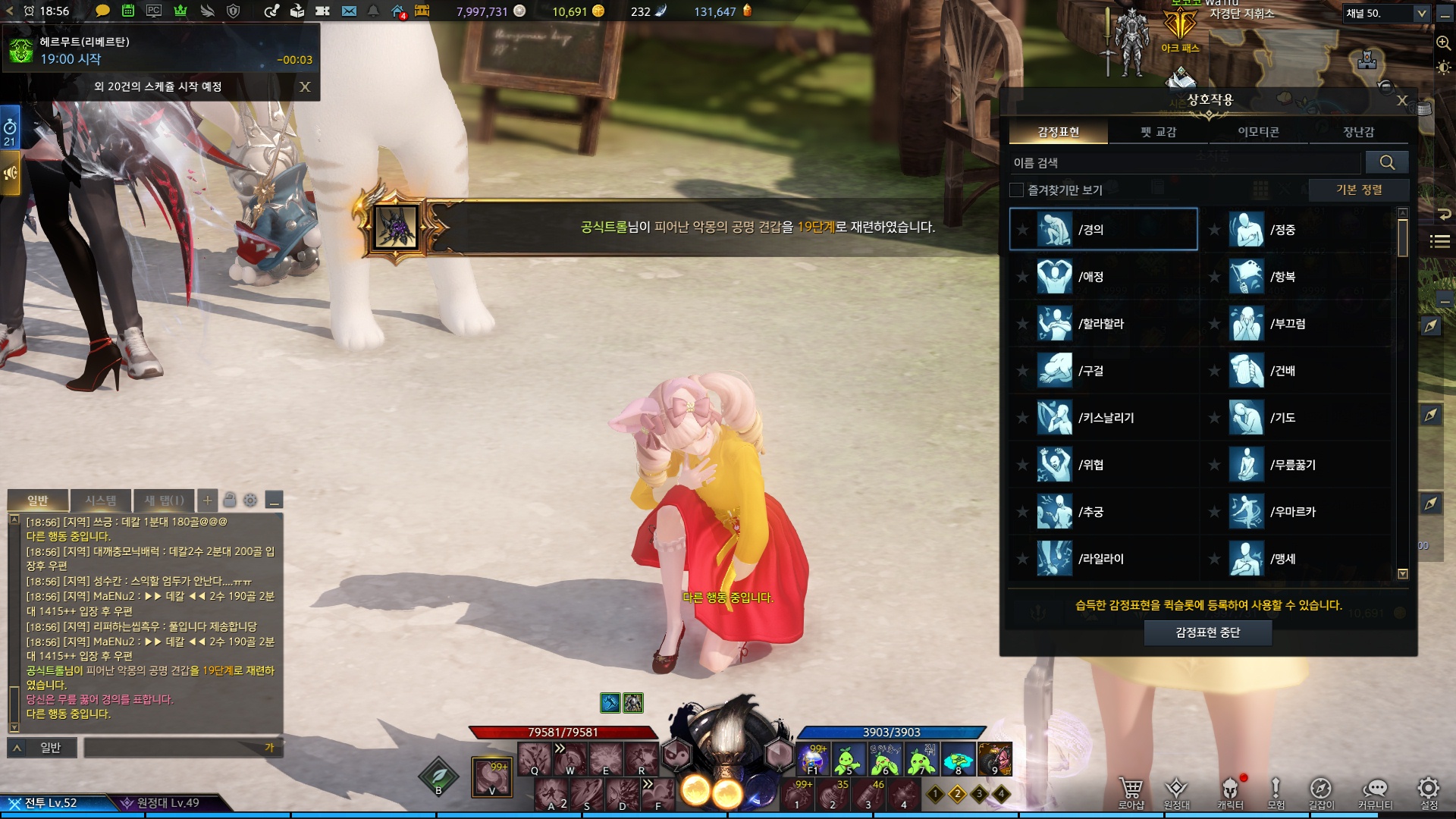This screenshot has width=1456, height=819.
Task: Dismiss the schedule notification with X
Action: click(x=305, y=86)
